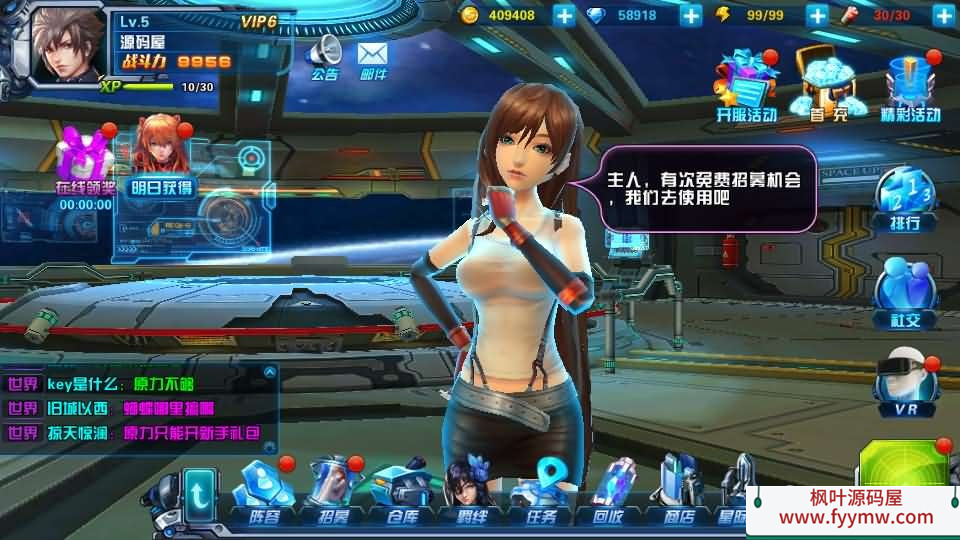Click the player avatar portrait
This screenshot has width=960, height=540.
click(68, 45)
